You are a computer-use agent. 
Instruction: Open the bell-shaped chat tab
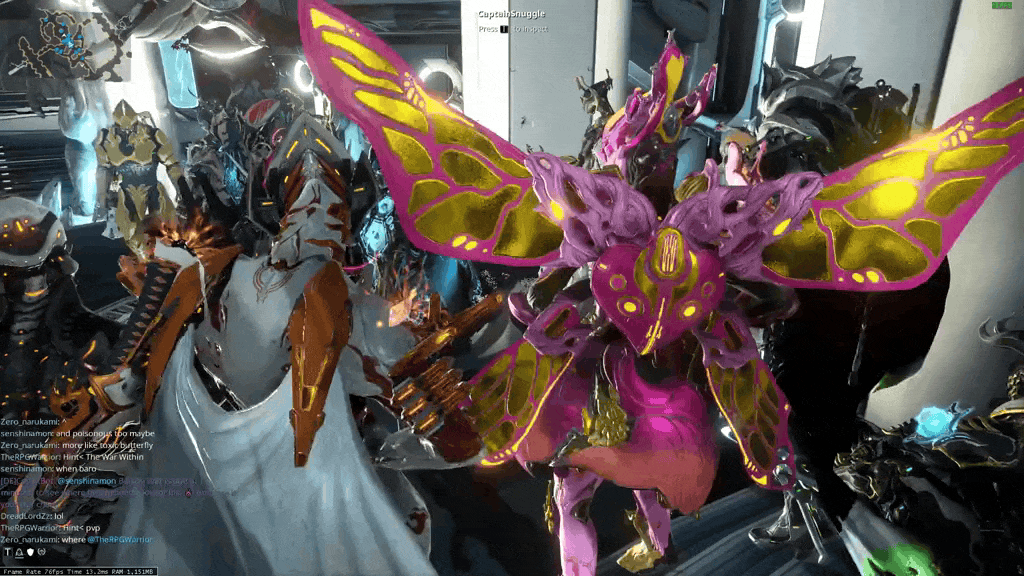18,552
